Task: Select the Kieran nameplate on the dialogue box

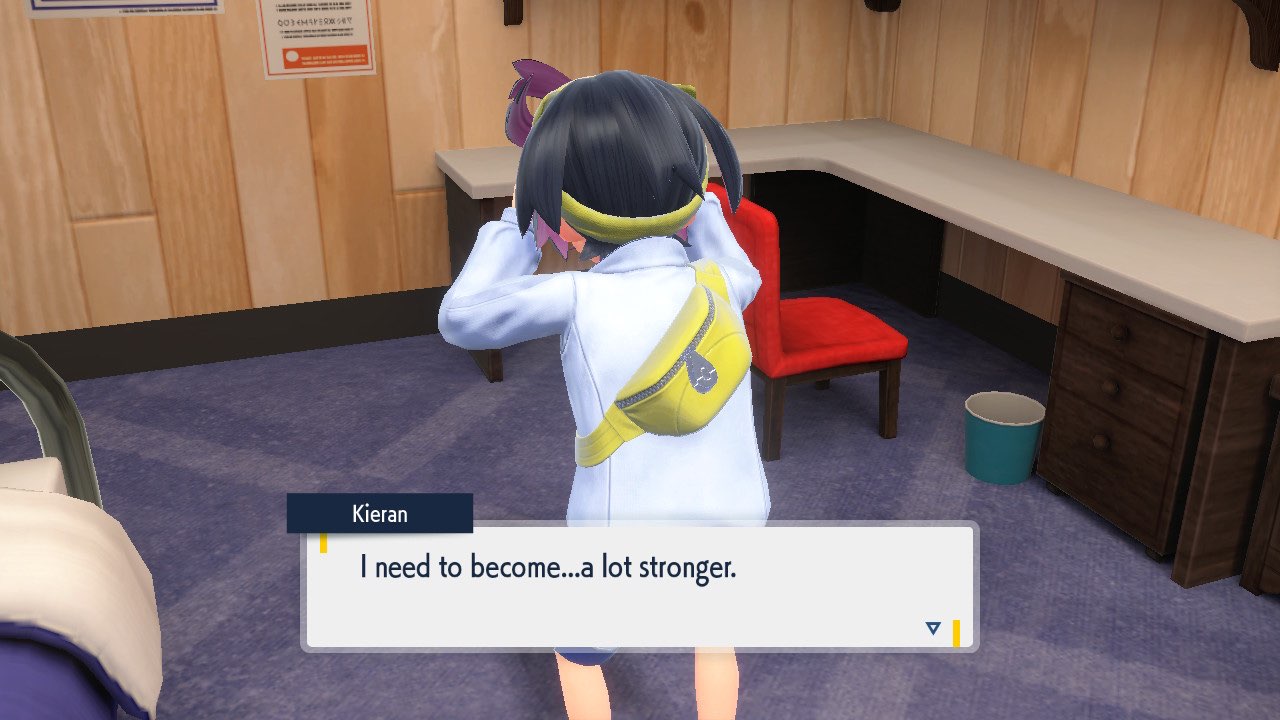Action: (380, 514)
